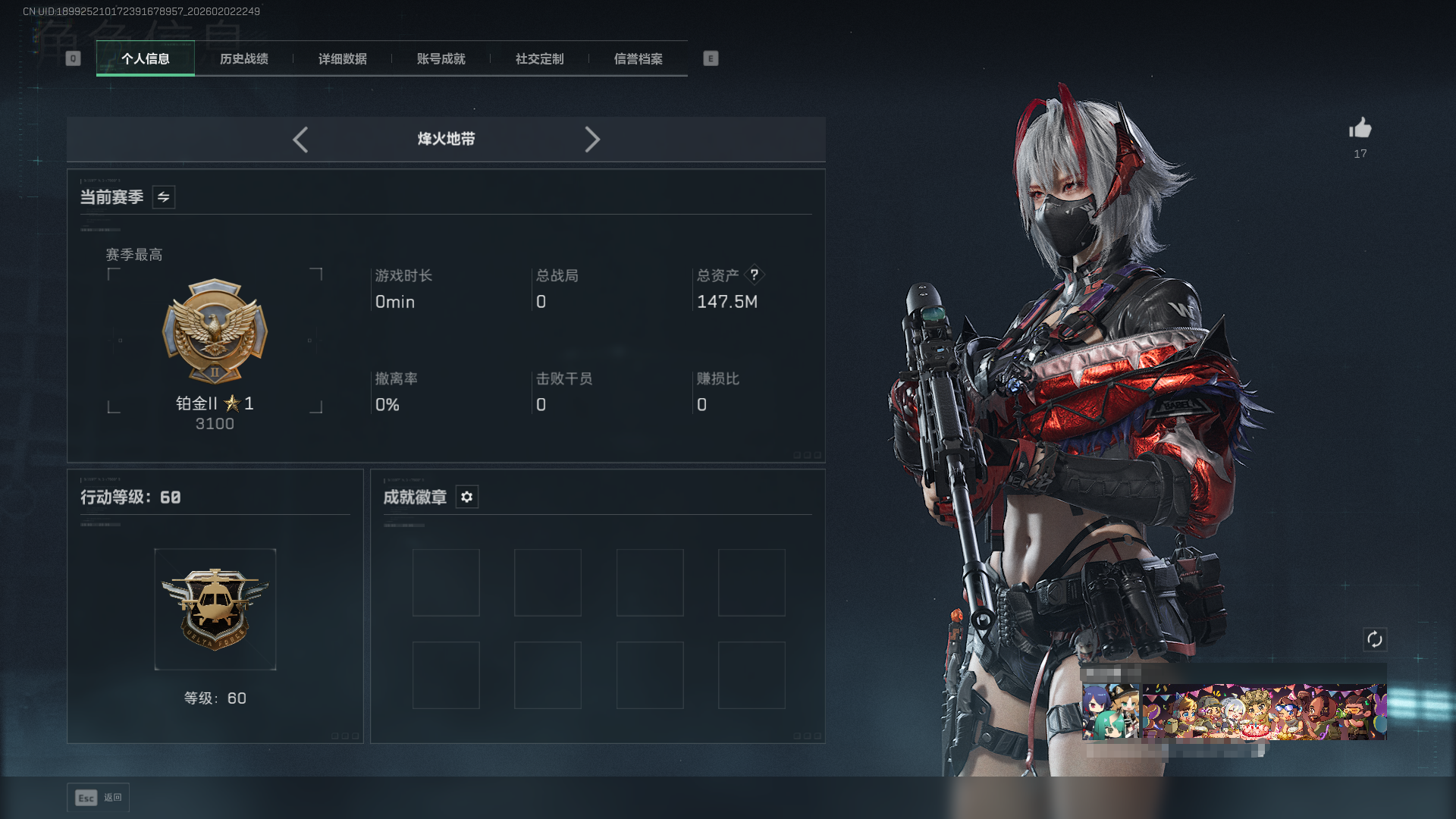
Task: Open the 成就徽章 gear settings
Action: (x=467, y=497)
